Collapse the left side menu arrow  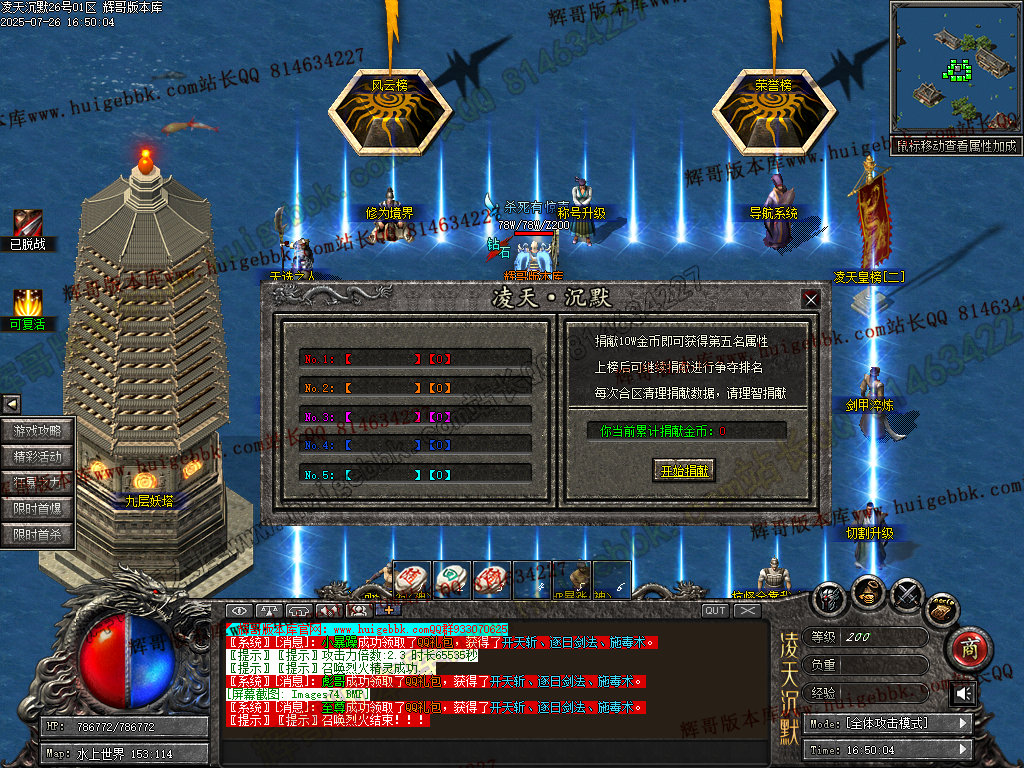(x=11, y=404)
